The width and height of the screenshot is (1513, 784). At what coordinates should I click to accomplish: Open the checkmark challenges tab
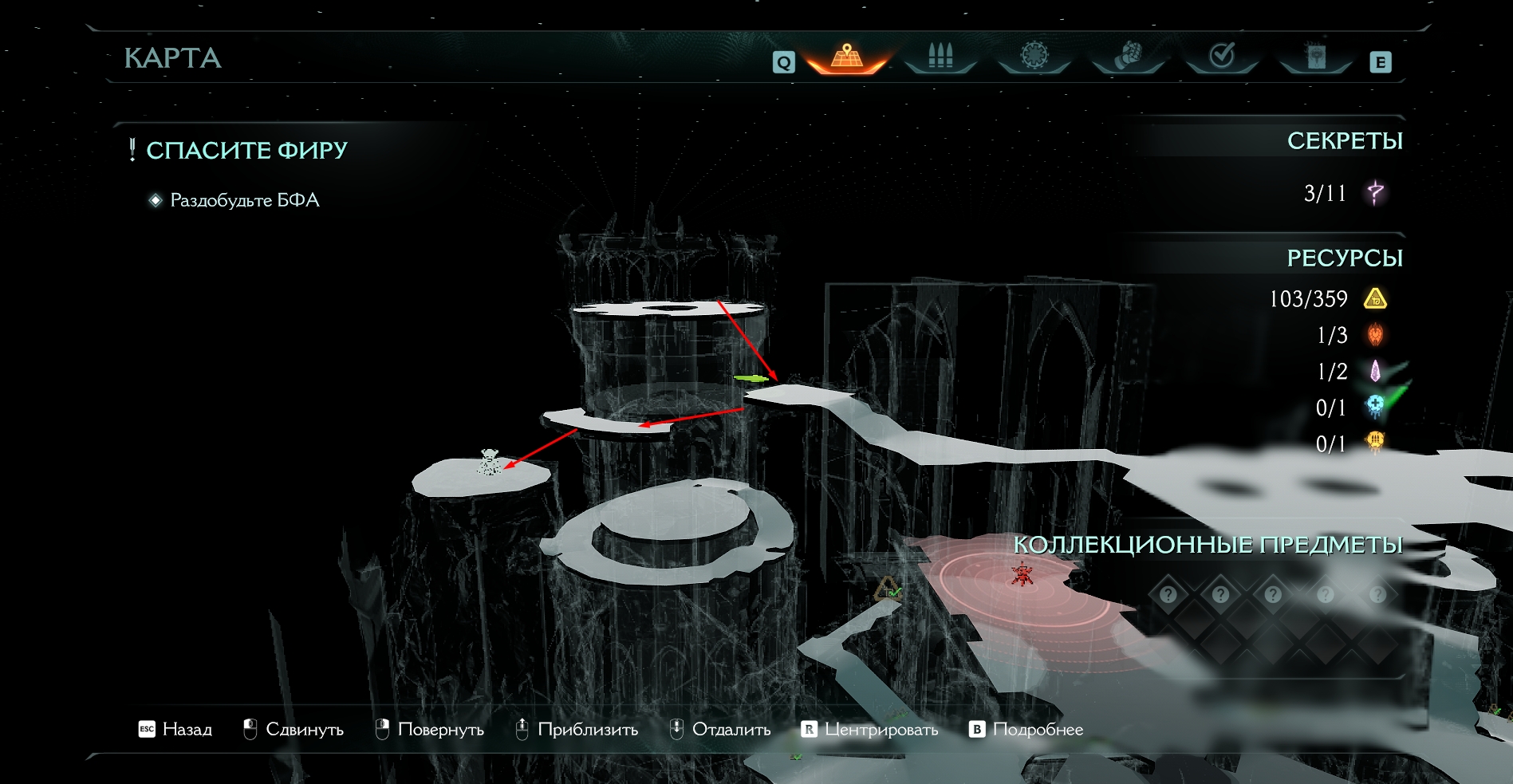click(x=1222, y=57)
